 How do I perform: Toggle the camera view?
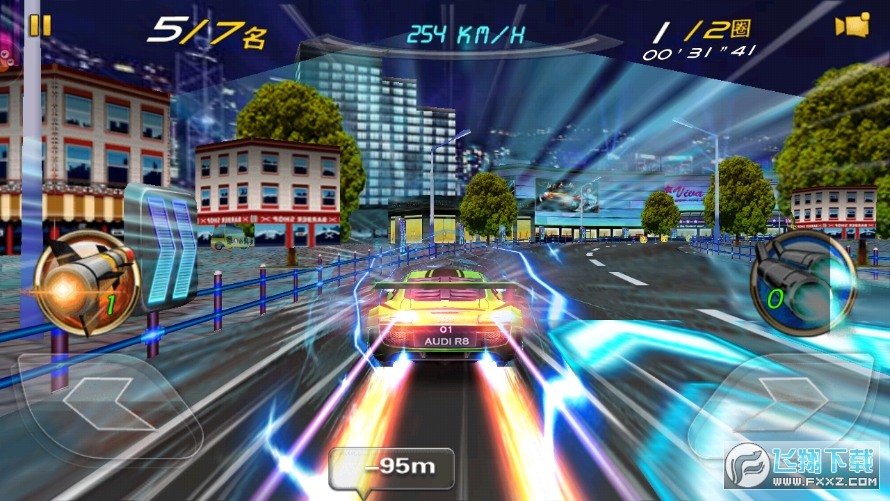pos(852,26)
